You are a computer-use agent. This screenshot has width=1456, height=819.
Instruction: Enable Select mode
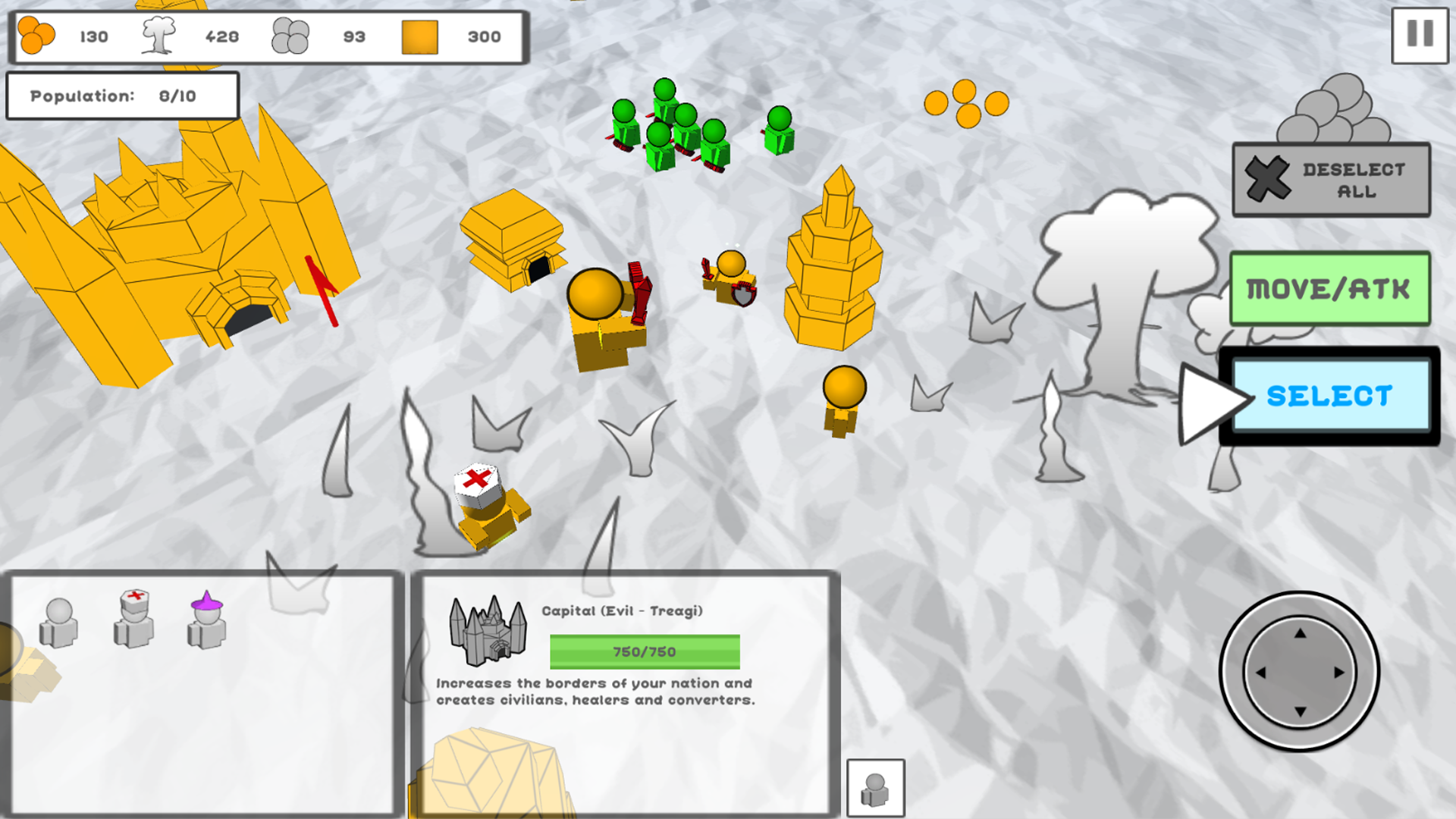1331,396
